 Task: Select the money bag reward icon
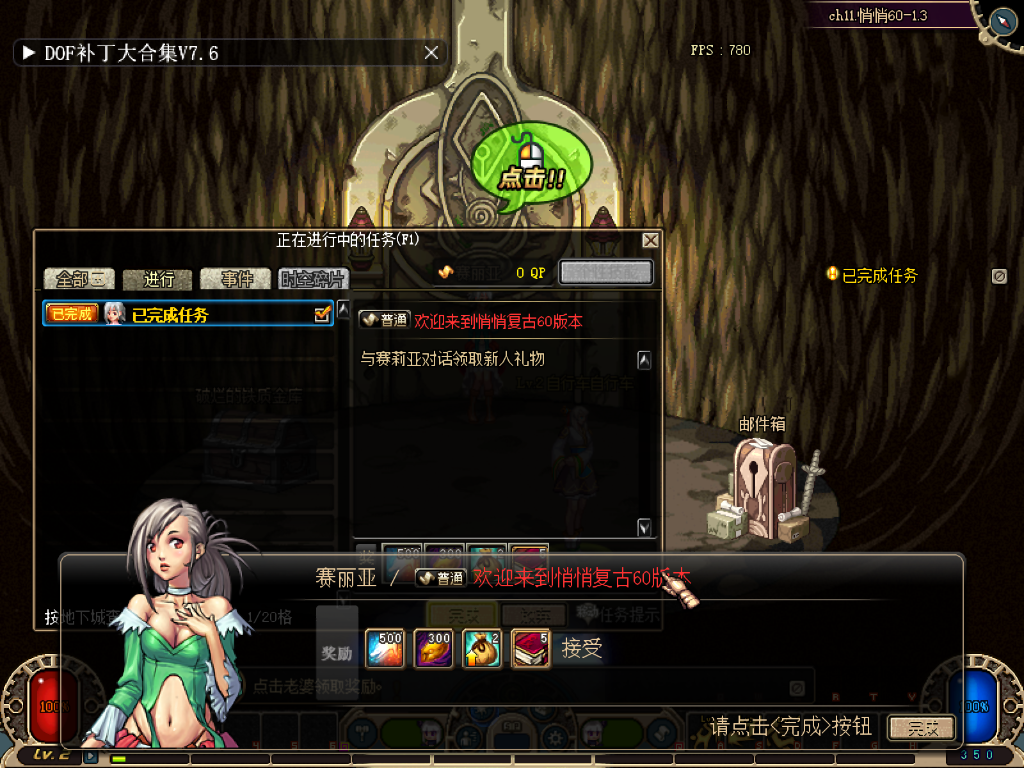click(x=482, y=648)
